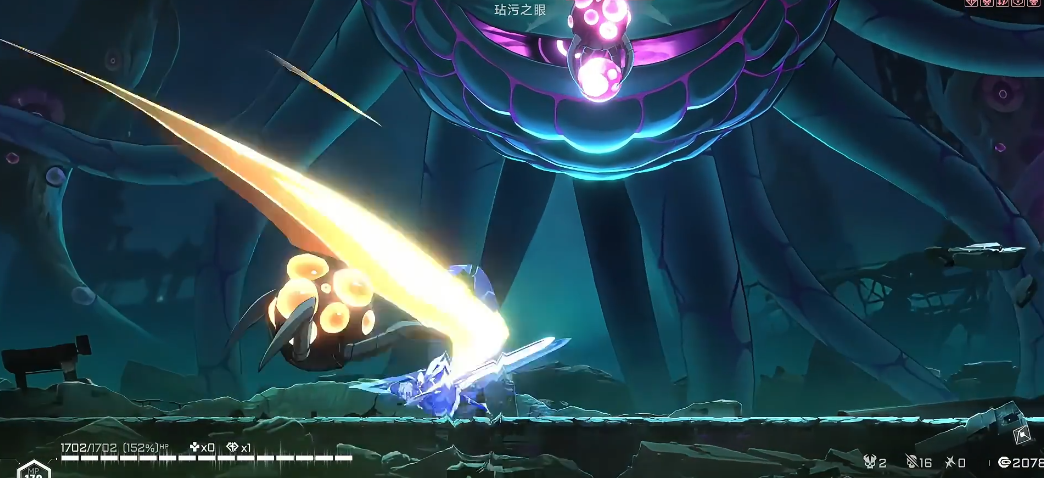This screenshot has width=1044, height=478.
Task: Select the leftmost pink modifier icon in the top row
Action: (x=970, y=3)
